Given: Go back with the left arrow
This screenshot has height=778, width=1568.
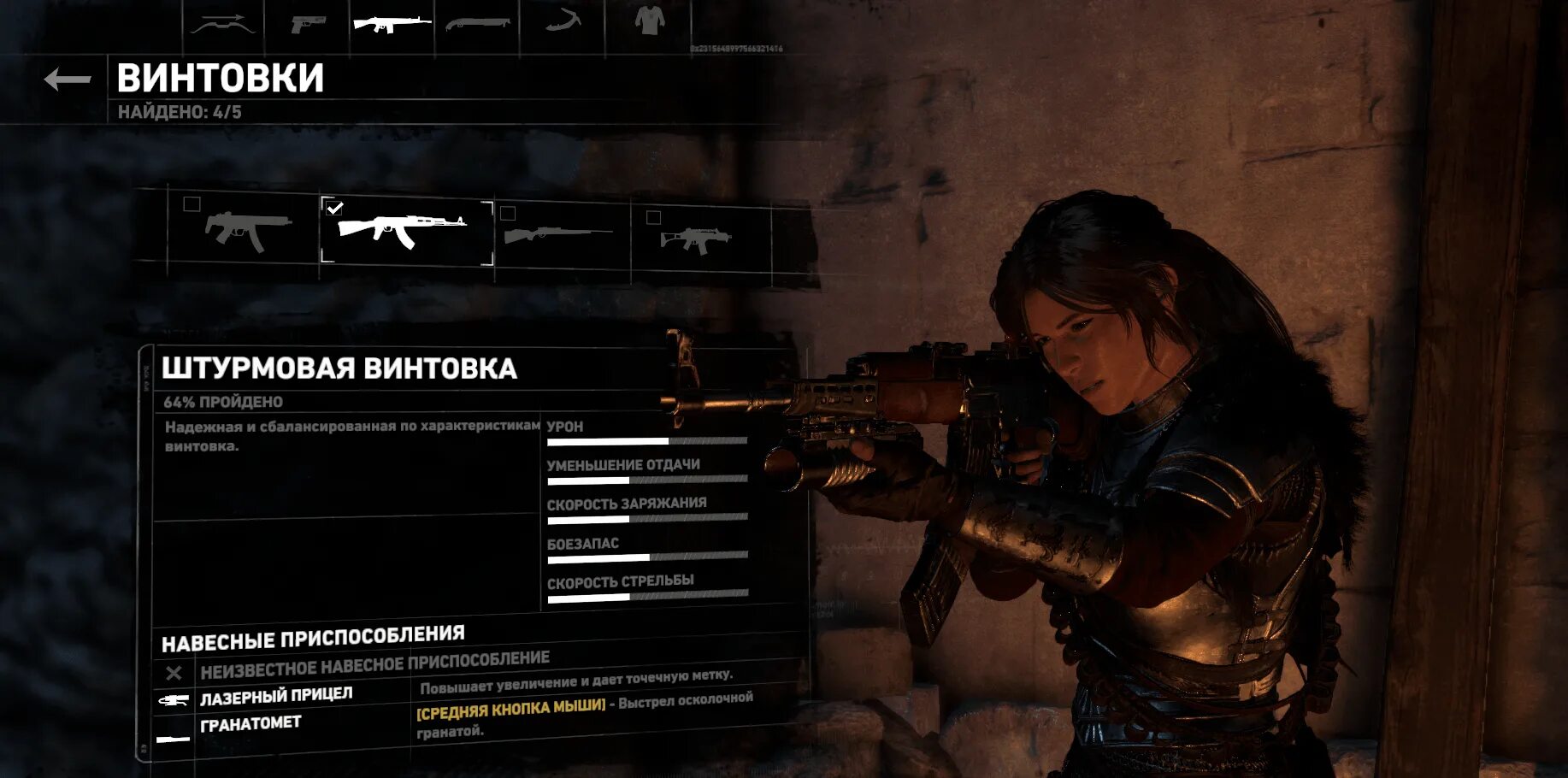Looking at the screenshot, I should tap(67, 80).
